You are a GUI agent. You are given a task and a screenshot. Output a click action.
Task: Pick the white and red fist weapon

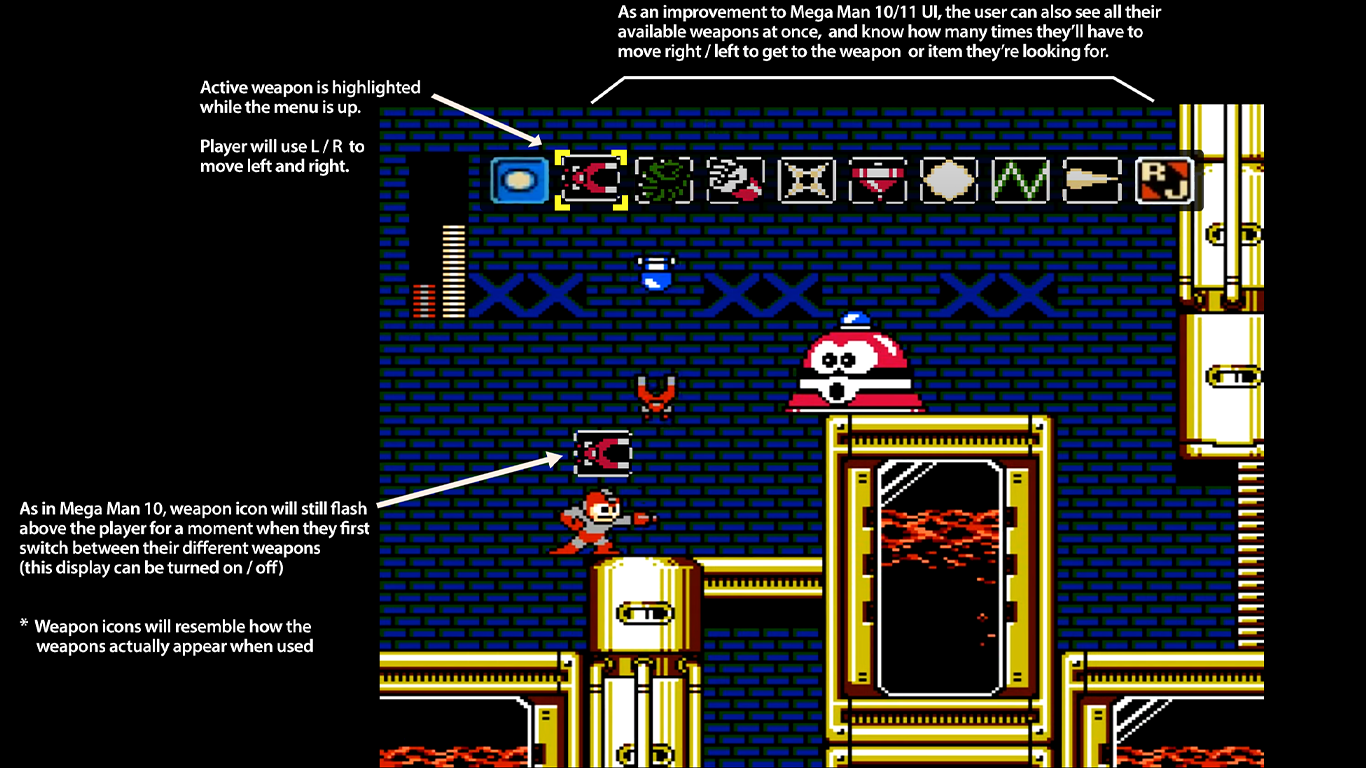tap(735, 181)
